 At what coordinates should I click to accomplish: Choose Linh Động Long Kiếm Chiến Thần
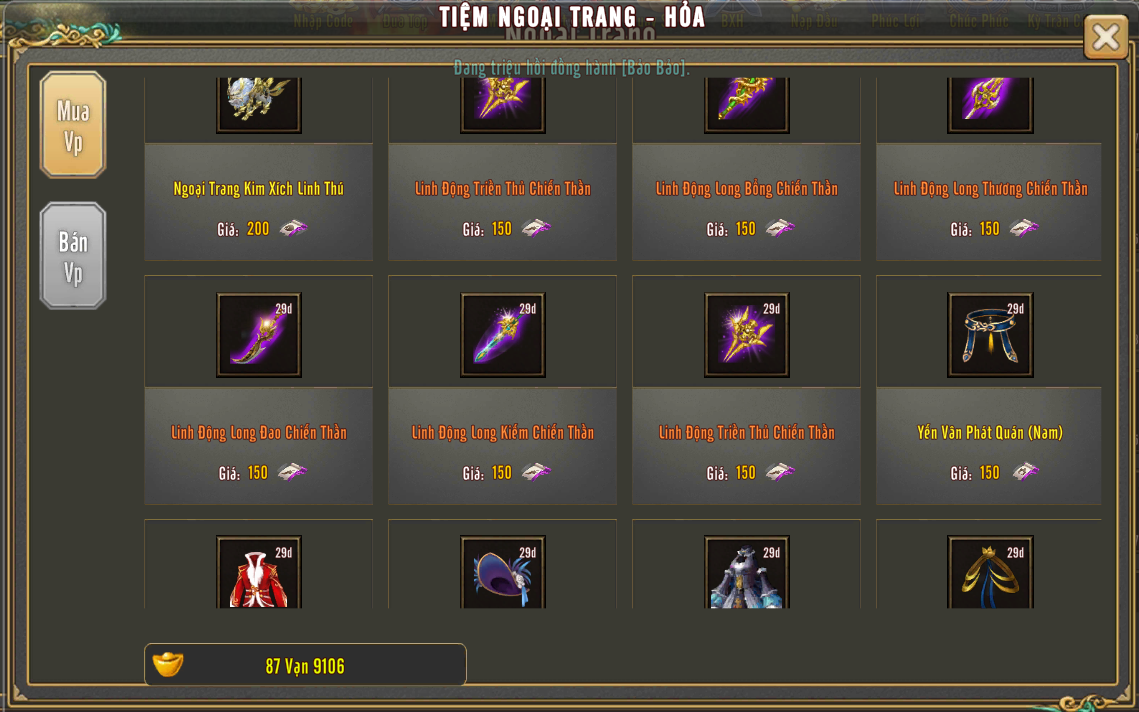[502, 335]
